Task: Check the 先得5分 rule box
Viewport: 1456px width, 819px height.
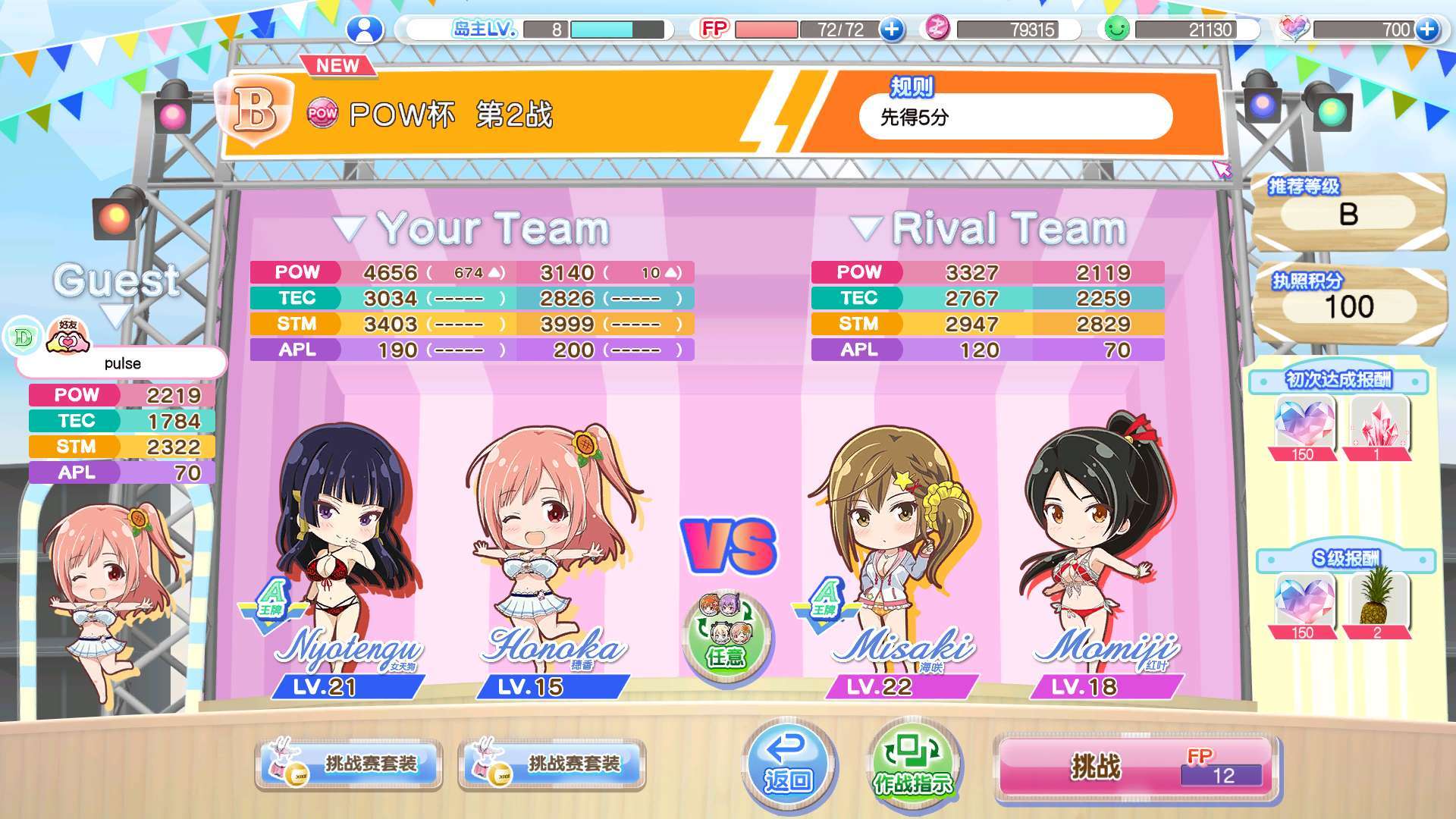Action: (1015, 117)
